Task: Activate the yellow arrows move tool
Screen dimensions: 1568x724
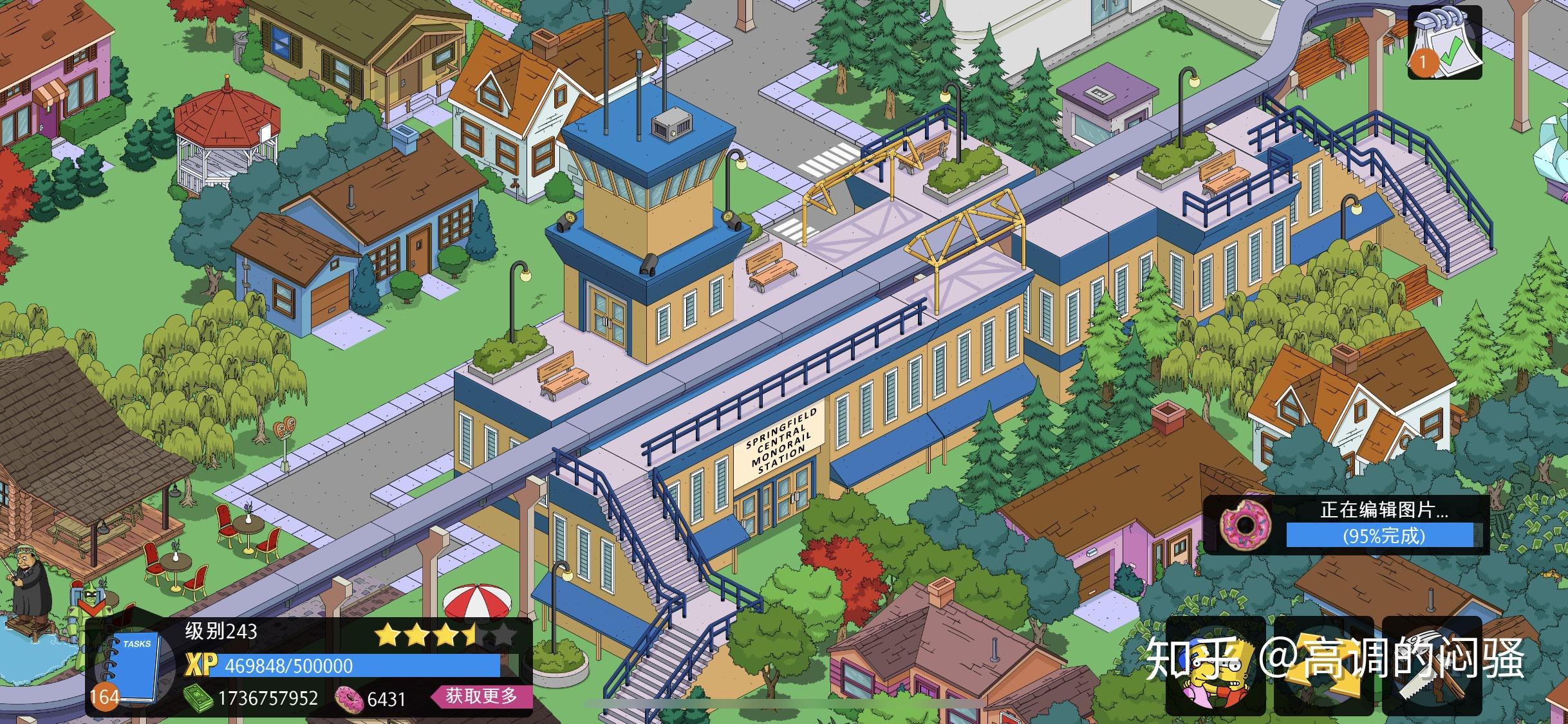Action: (x=1323, y=666)
